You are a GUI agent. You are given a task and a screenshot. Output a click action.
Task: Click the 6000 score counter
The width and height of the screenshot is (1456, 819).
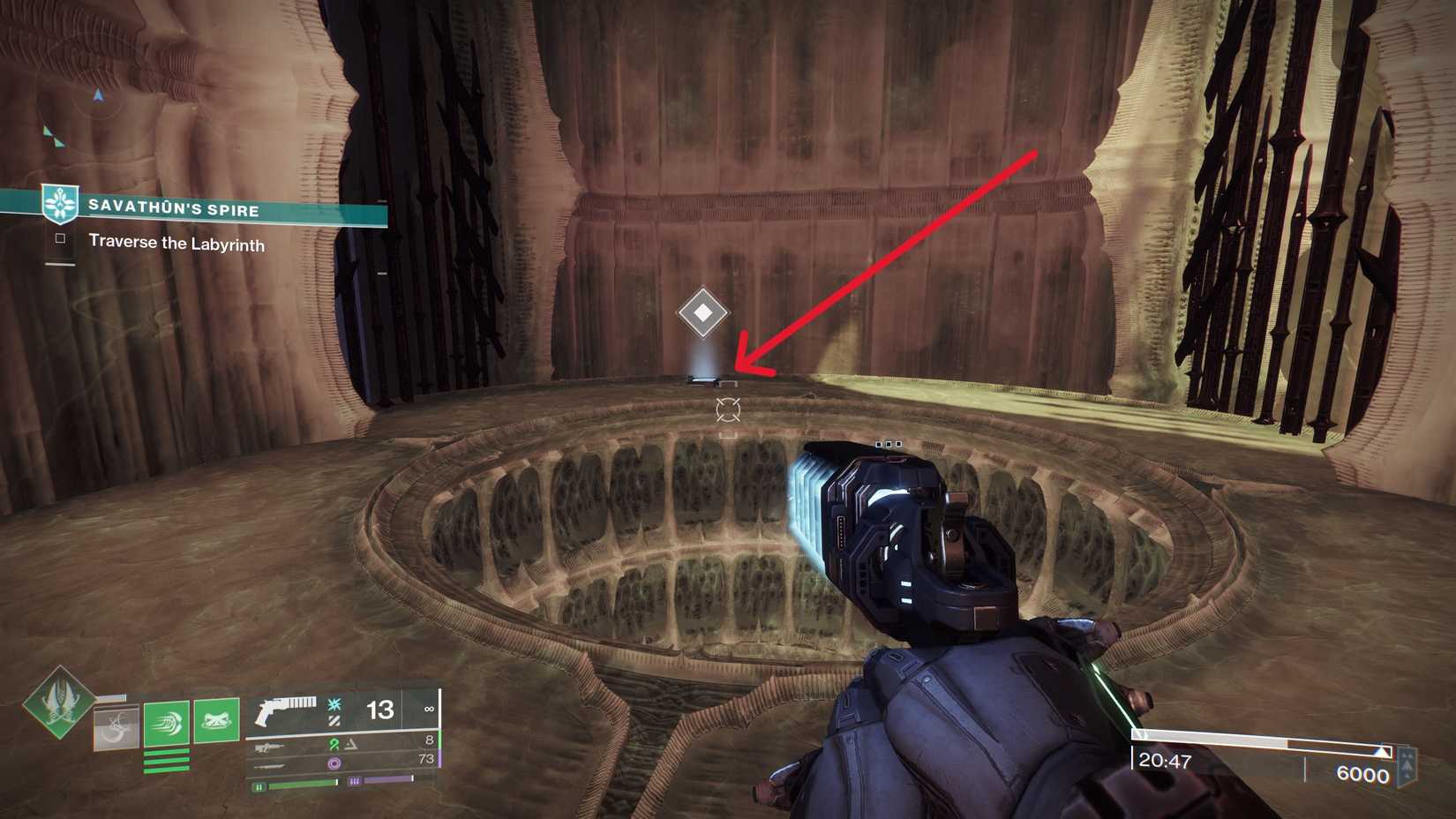coord(1362,773)
